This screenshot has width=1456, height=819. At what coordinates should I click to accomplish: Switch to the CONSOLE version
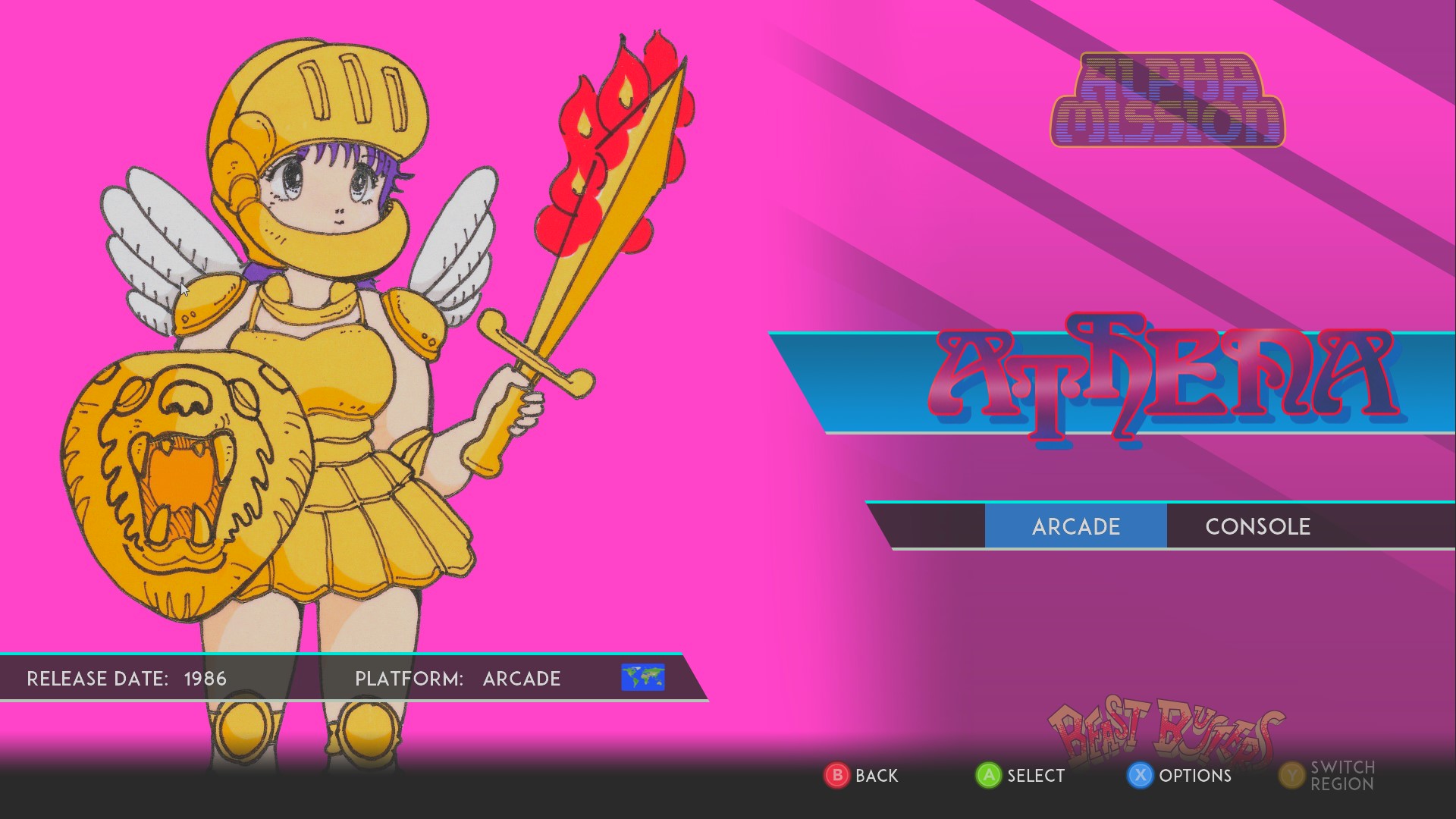(1257, 526)
